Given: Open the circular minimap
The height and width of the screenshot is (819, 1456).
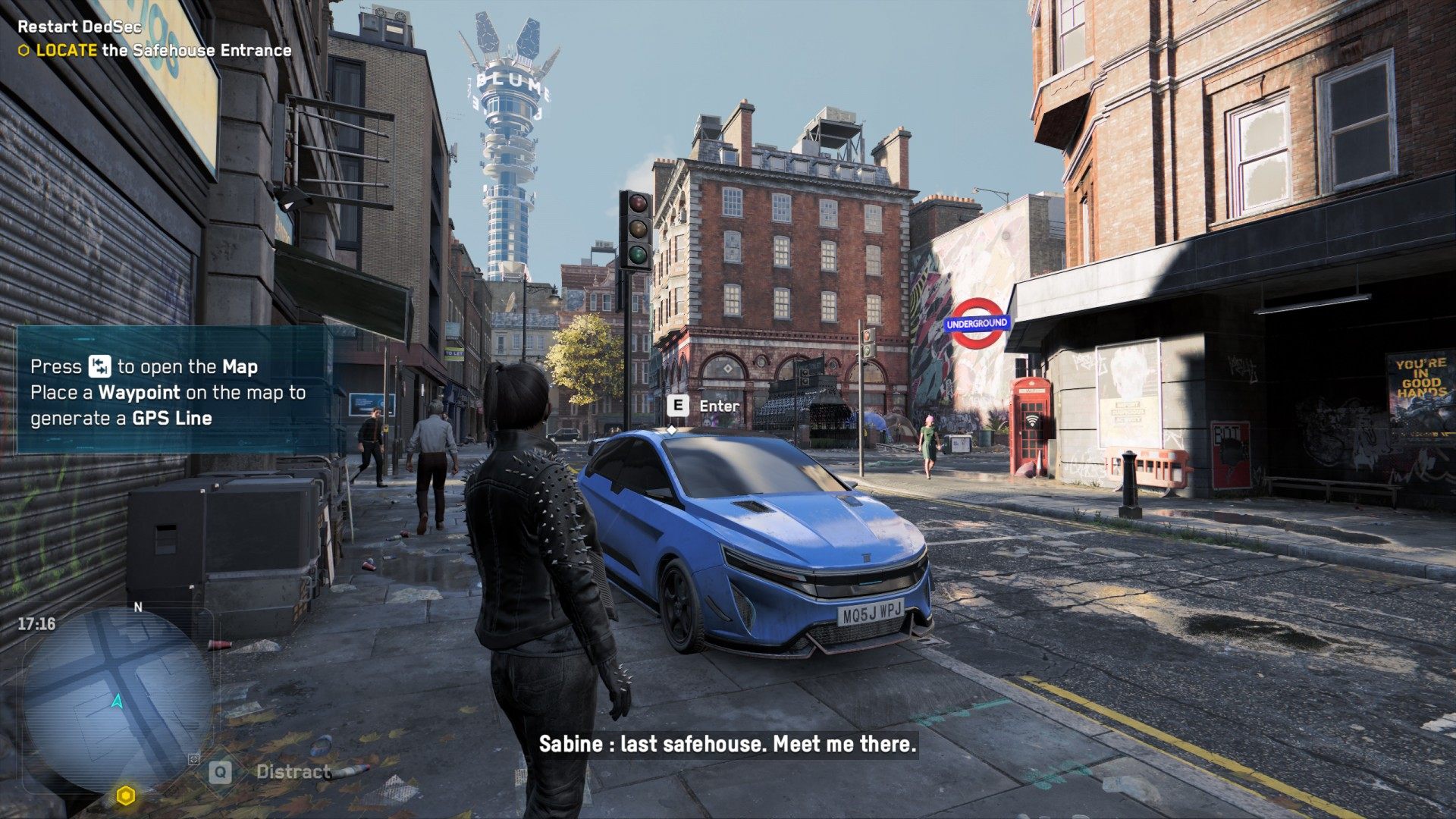Looking at the screenshot, I should coord(118,698).
